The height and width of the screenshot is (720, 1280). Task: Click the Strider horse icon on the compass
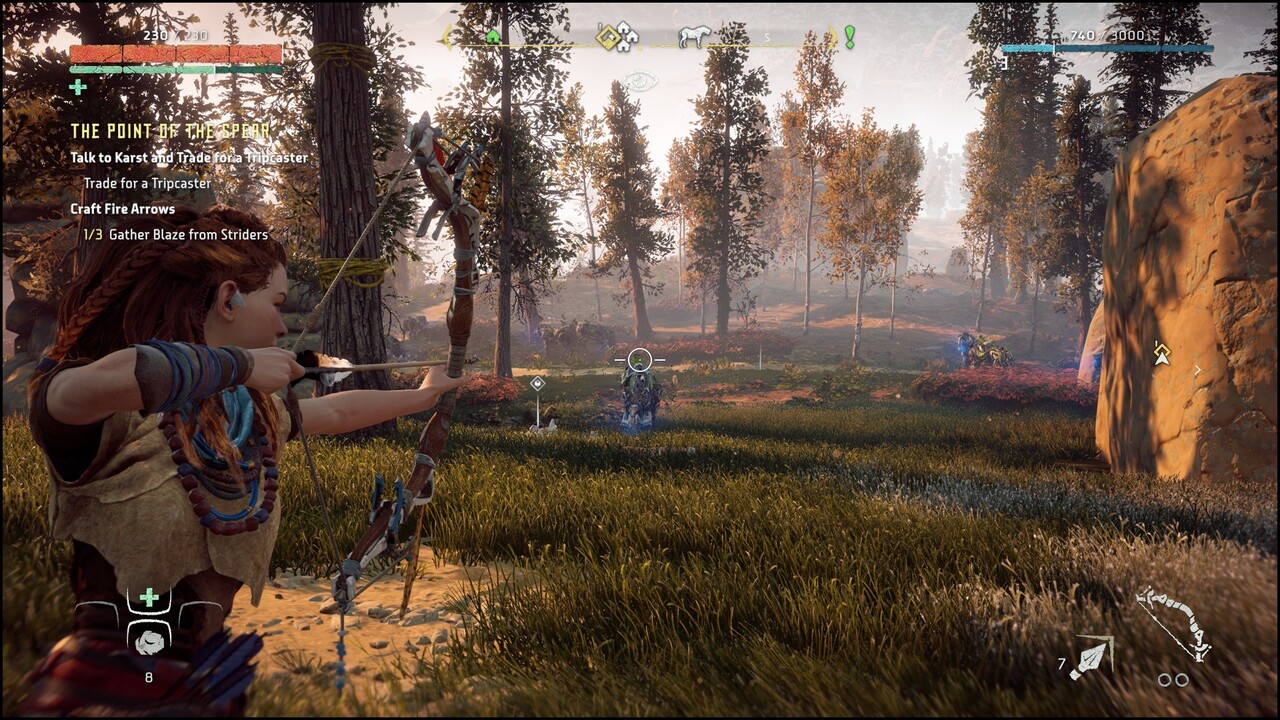click(x=694, y=37)
